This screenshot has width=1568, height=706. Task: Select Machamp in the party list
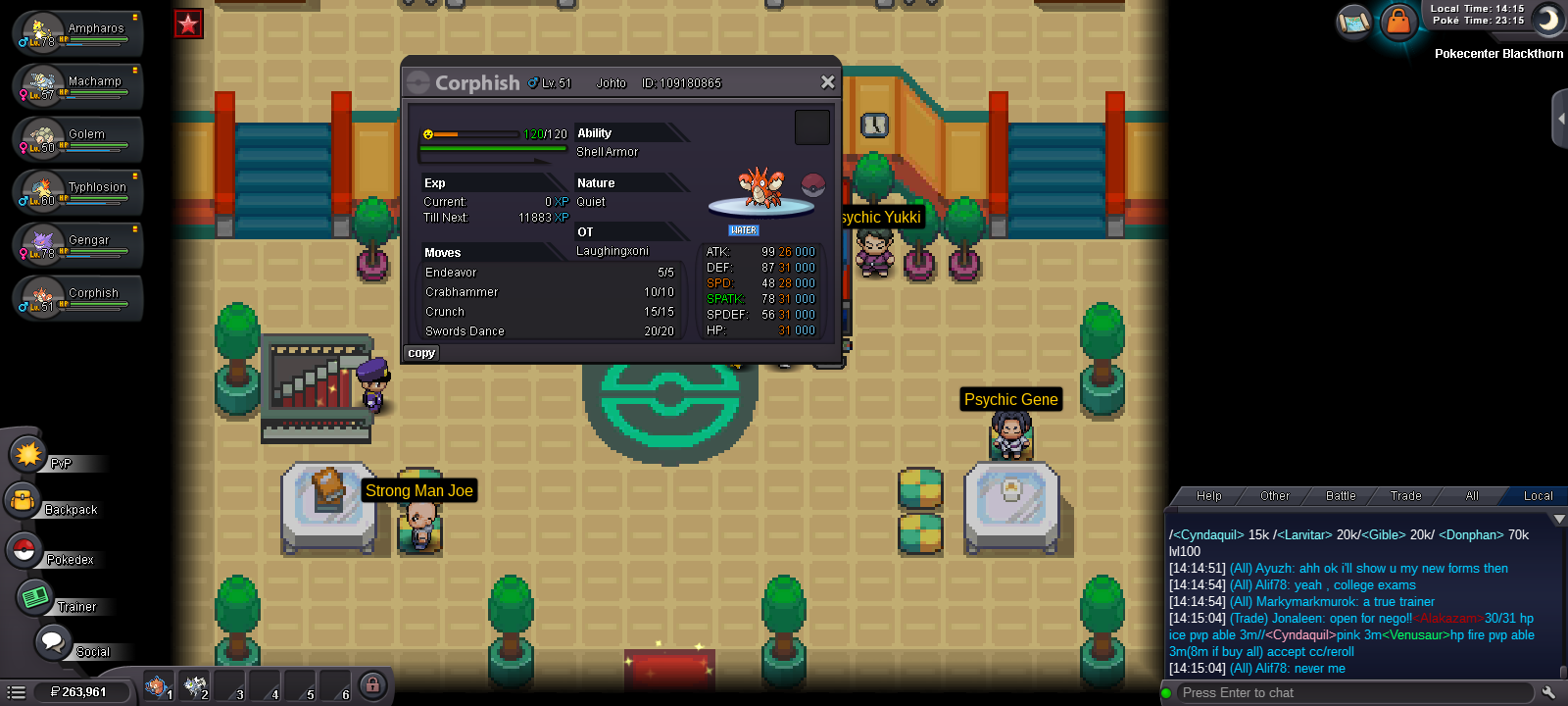pyautogui.click(x=78, y=85)
